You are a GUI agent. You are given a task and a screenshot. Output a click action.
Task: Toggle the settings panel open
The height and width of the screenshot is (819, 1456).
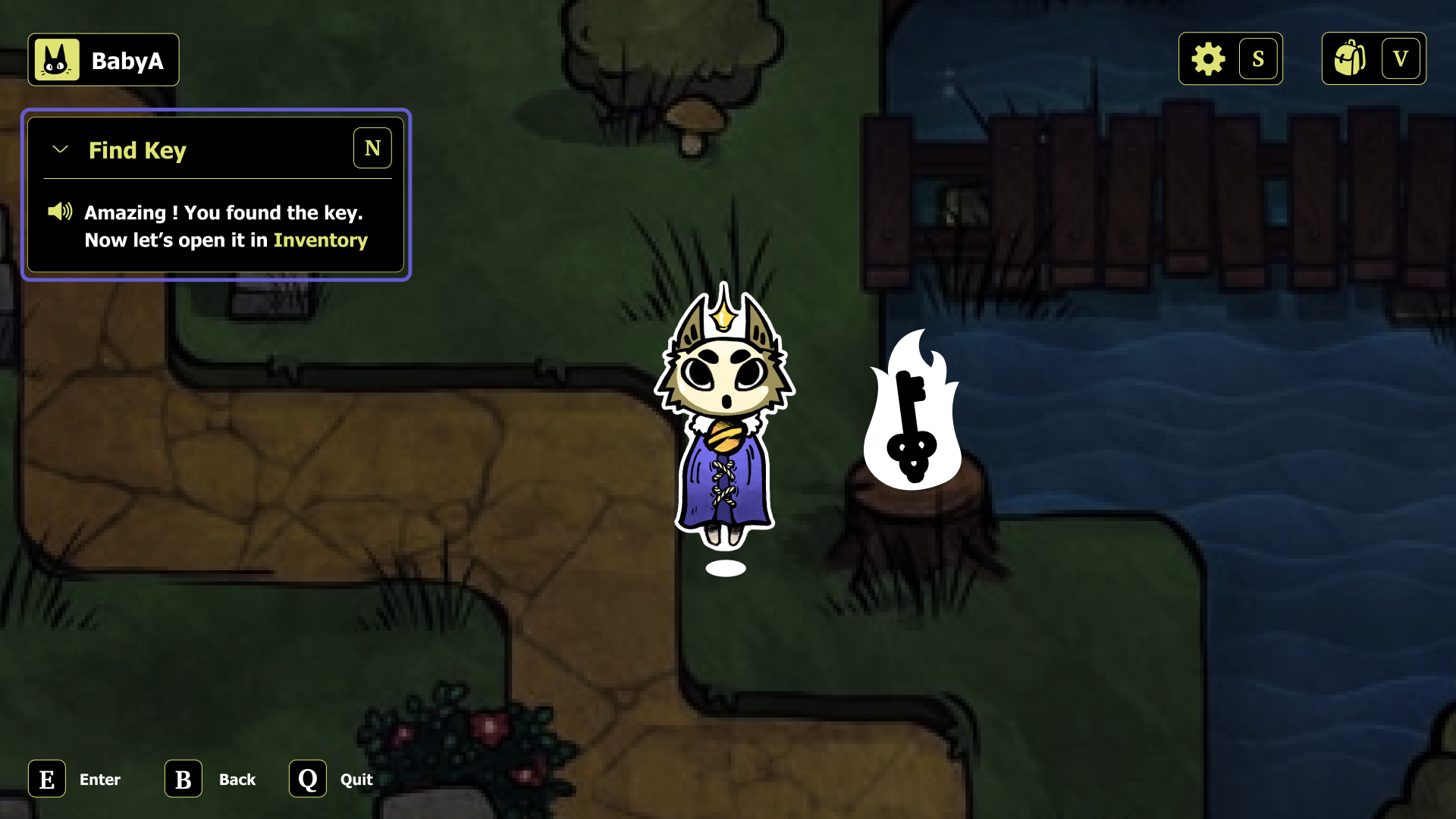(x=1209, y=58)
